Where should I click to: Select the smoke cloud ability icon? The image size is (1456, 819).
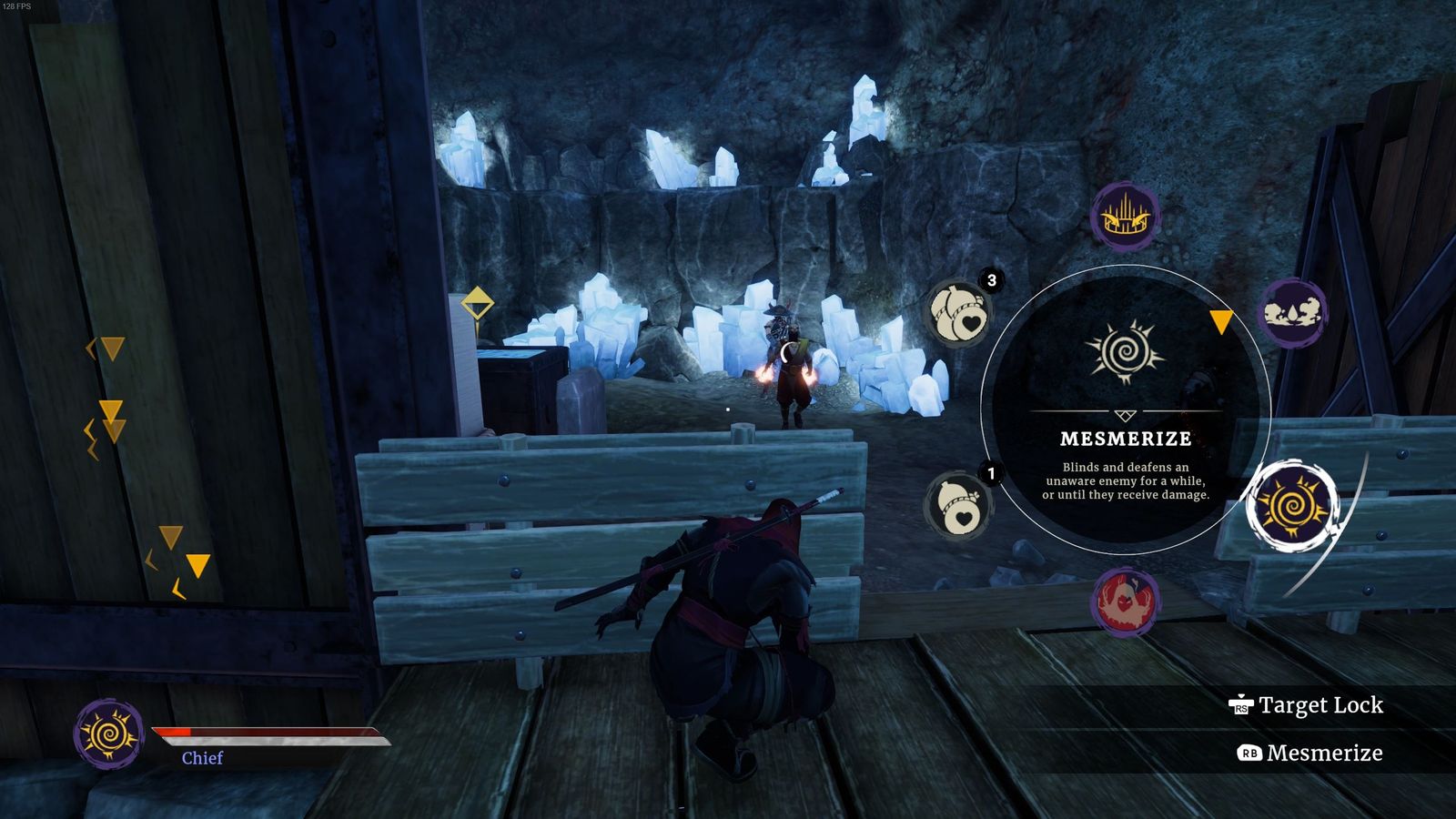(1292, 313)
